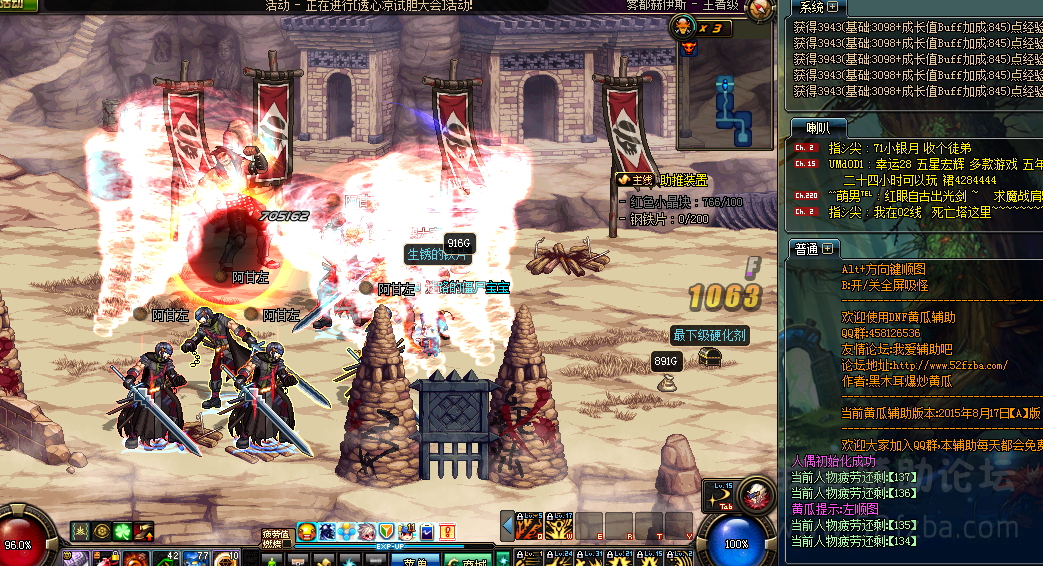Click the colorful balloons event icon
The width and height of the screenshot is (1043, 566).
[x=346, y=532]
